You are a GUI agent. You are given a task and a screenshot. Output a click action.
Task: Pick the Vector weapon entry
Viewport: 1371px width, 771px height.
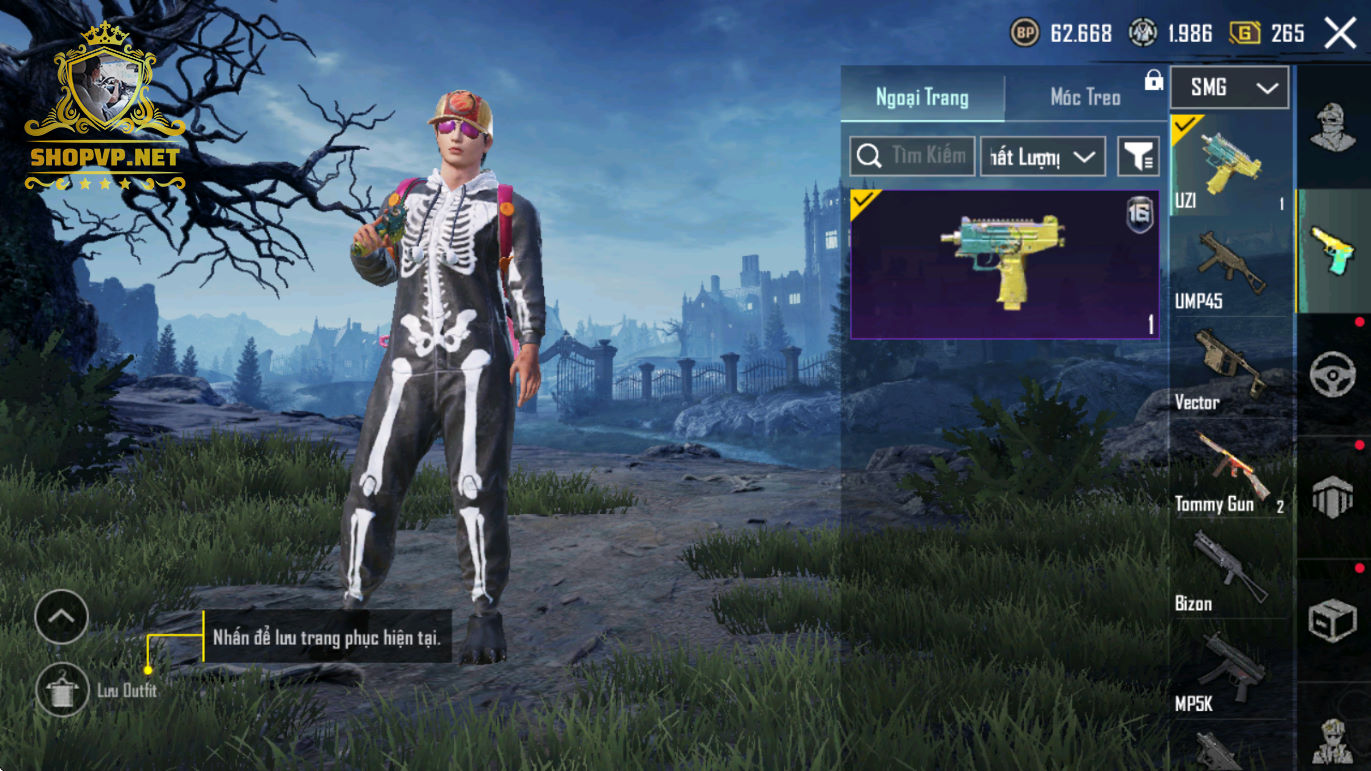pyautogui.click(x=1229, y=369)
